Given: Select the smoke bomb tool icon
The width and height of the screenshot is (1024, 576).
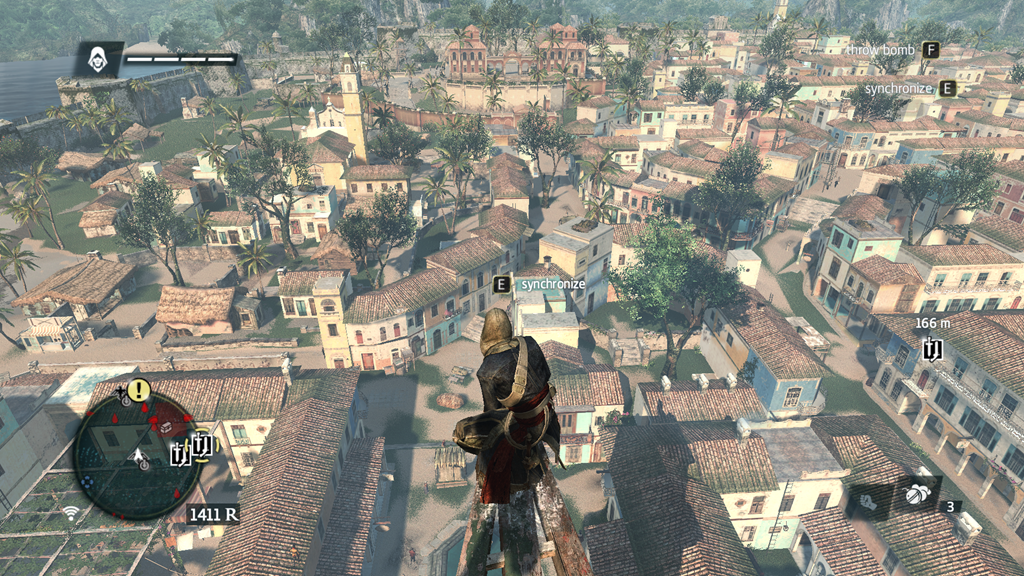Looking at the screenshot, I should (x=917, y=495).
